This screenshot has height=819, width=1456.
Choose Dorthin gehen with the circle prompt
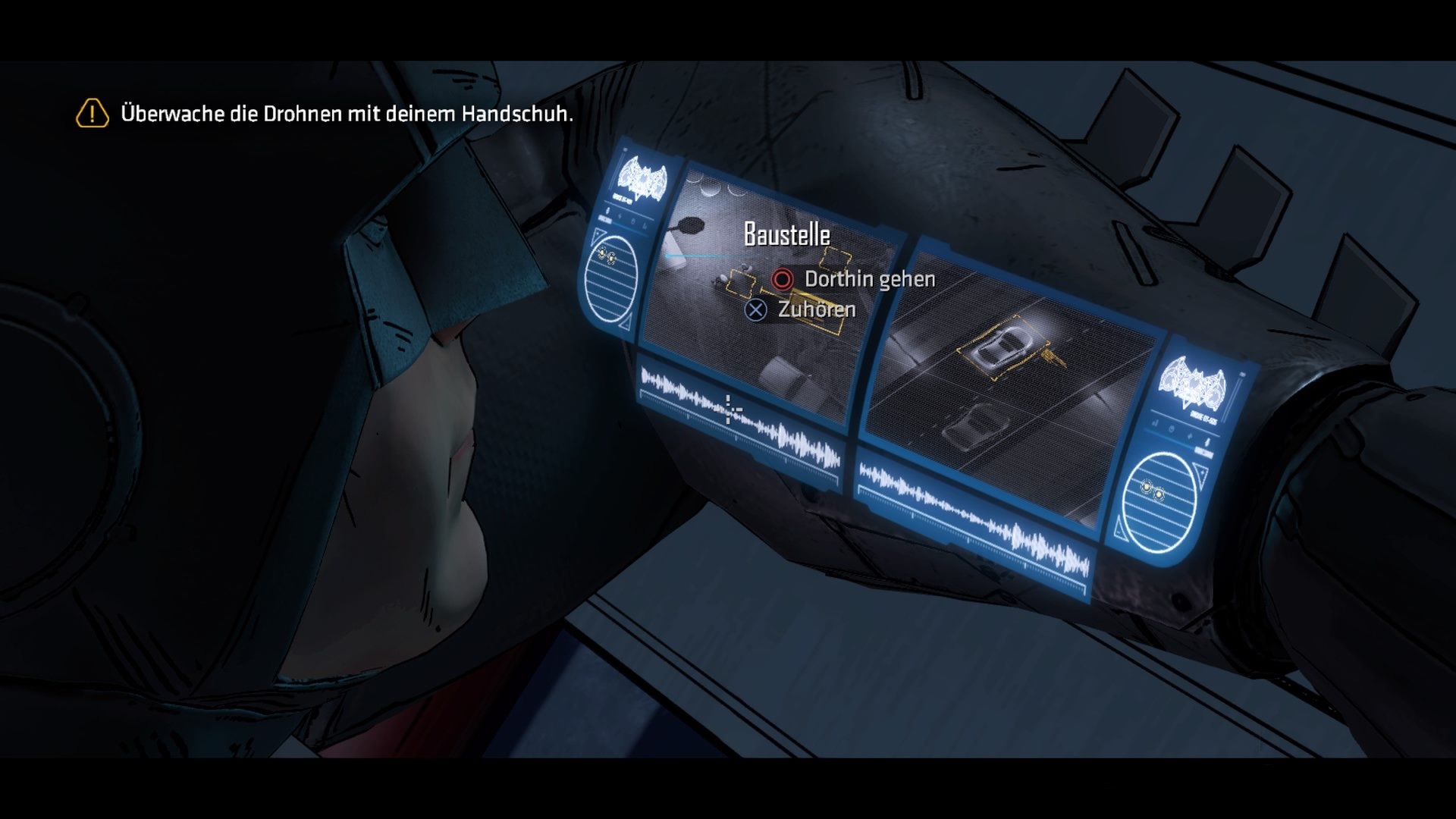(x=781, y=279)
